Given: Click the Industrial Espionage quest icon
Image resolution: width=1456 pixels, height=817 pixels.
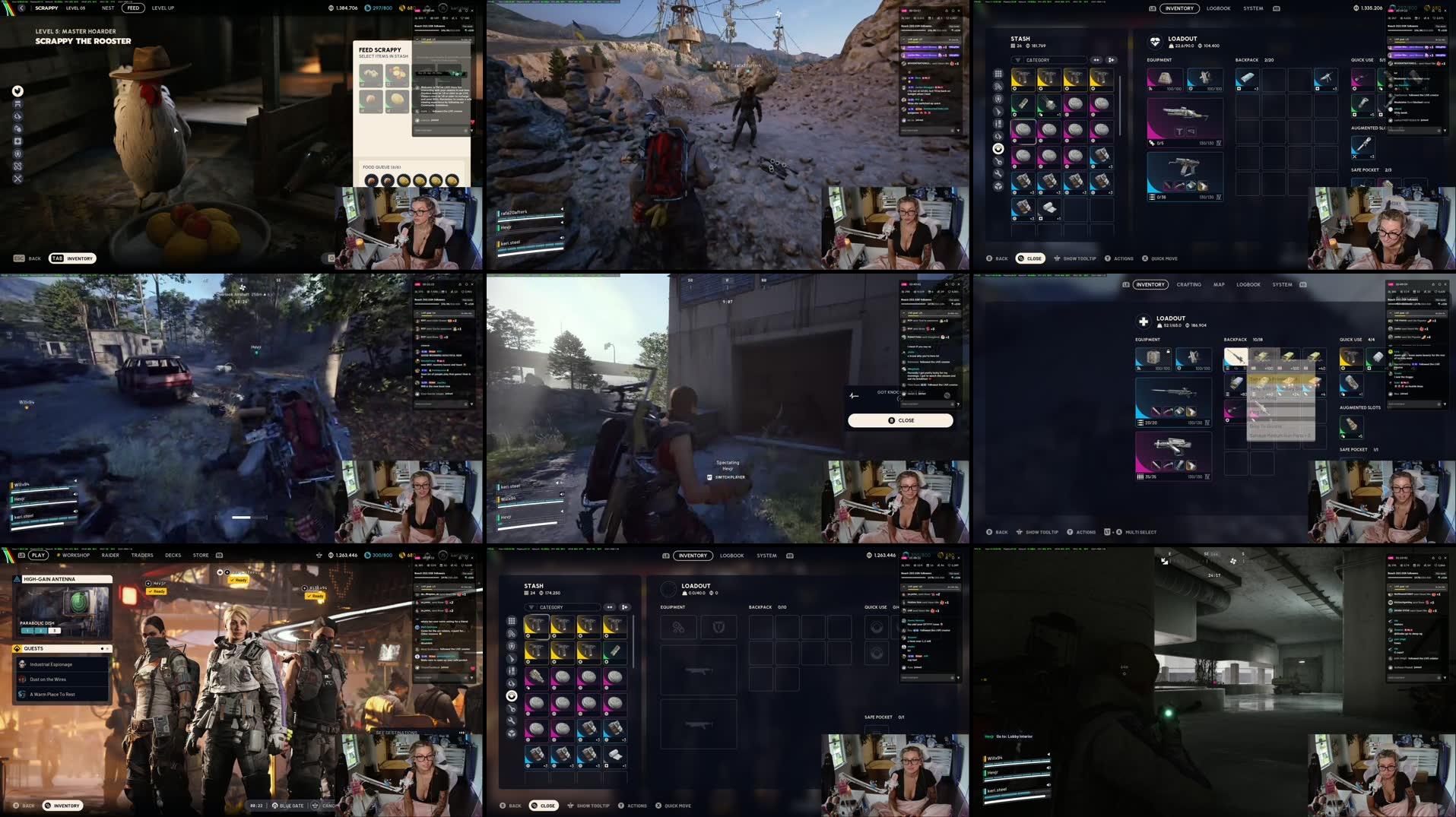Looking at the screenshot, I should pos(21,664).
